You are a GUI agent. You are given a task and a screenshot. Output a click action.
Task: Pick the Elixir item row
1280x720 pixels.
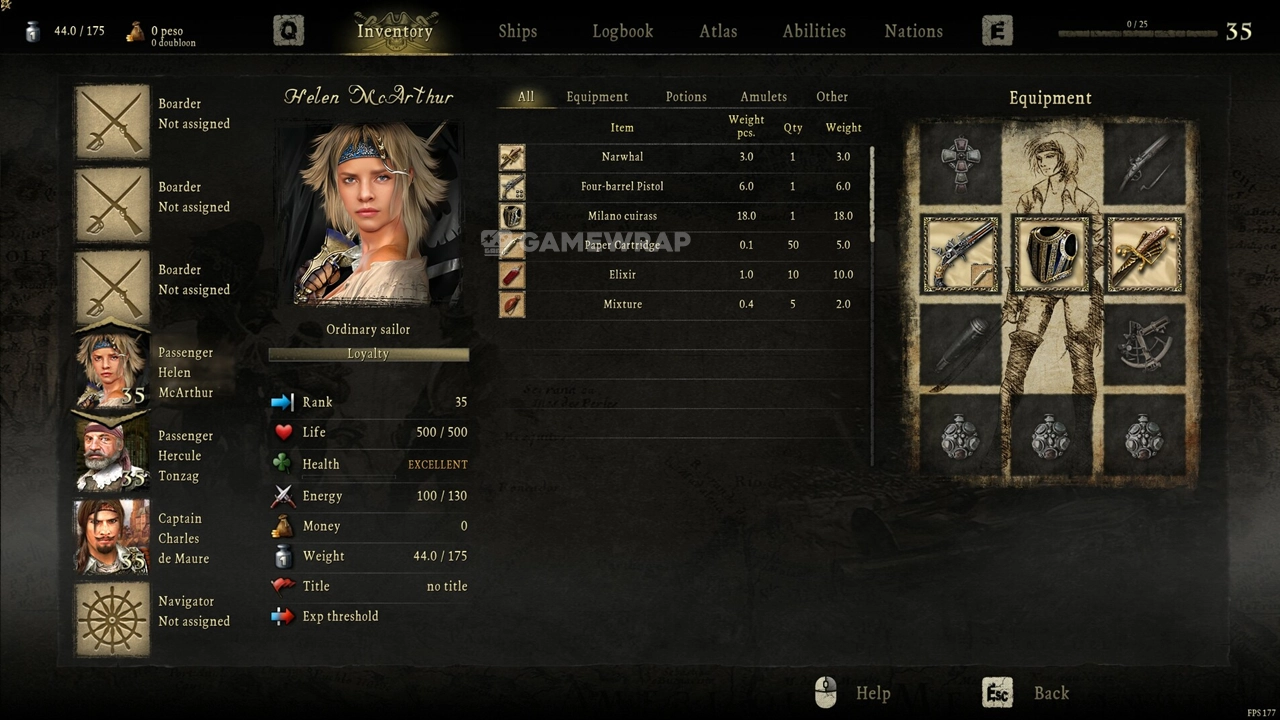pos(622,275)
